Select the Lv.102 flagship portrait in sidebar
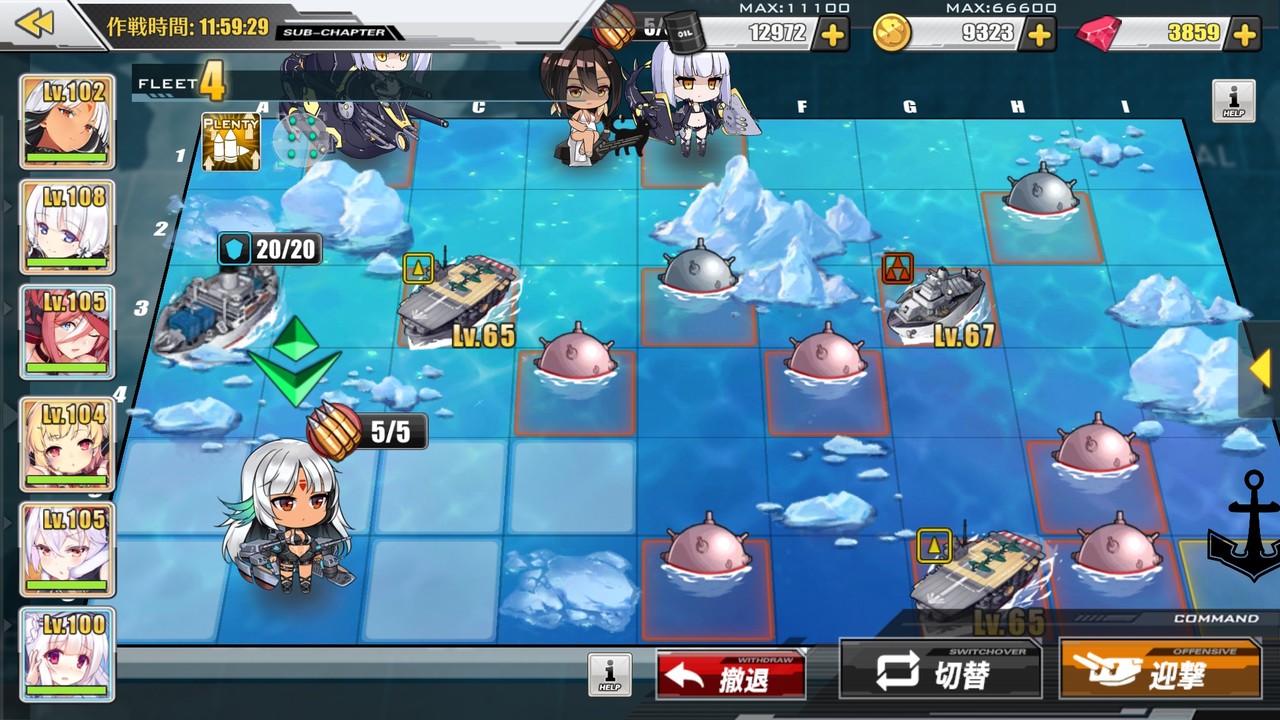The width and height of the screenshot is (1280, 720). pyautogui.click(x=67, y=118)
